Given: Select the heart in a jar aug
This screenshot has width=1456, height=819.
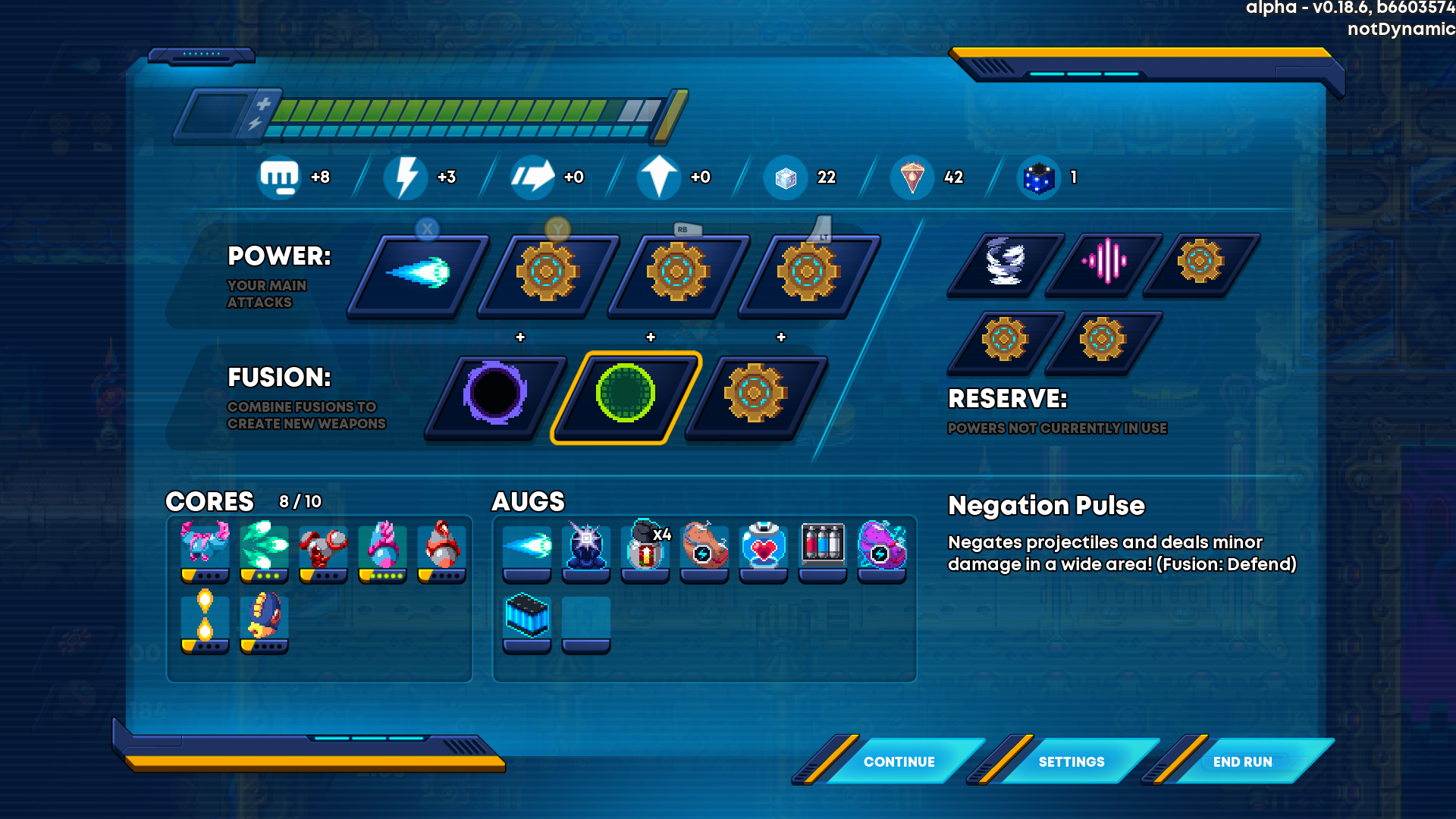Looking at the screenshot, I should 764,548.
